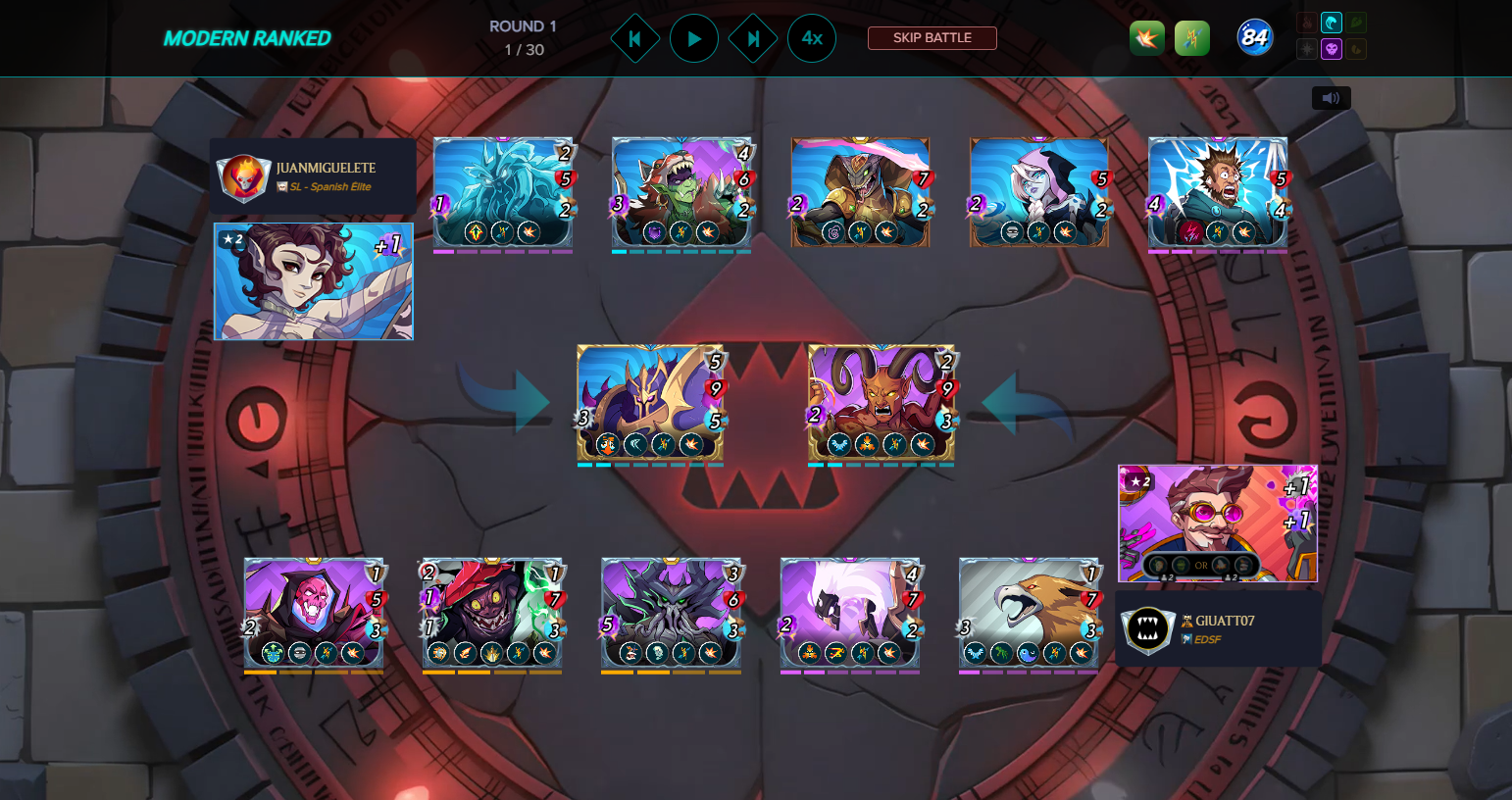
Task: Toggle the 4x playback speed
Action: (x=812, y=39)
